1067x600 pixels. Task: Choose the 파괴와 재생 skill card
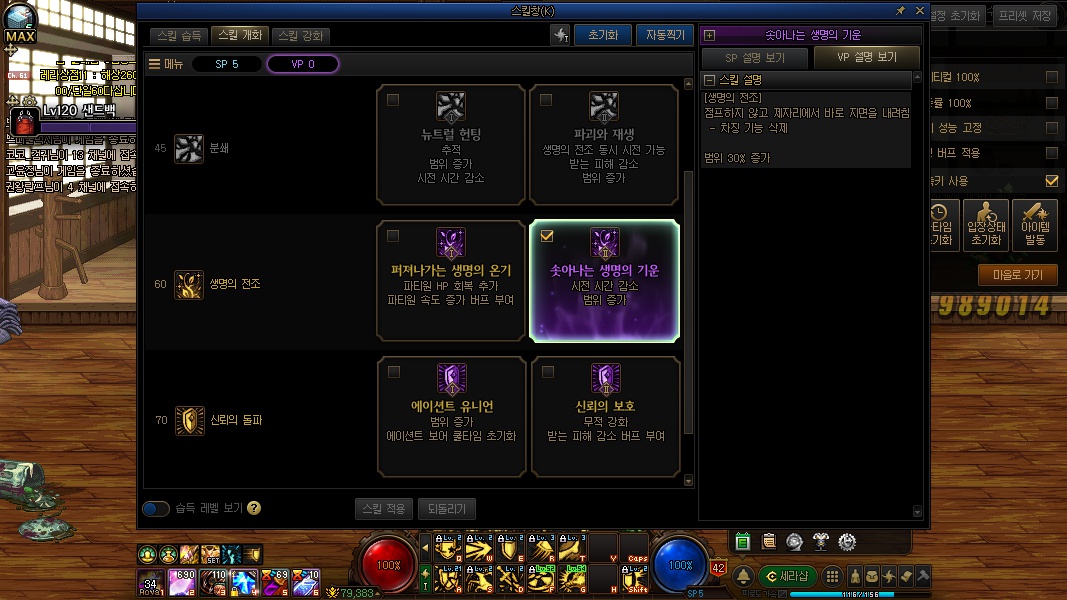603,144
